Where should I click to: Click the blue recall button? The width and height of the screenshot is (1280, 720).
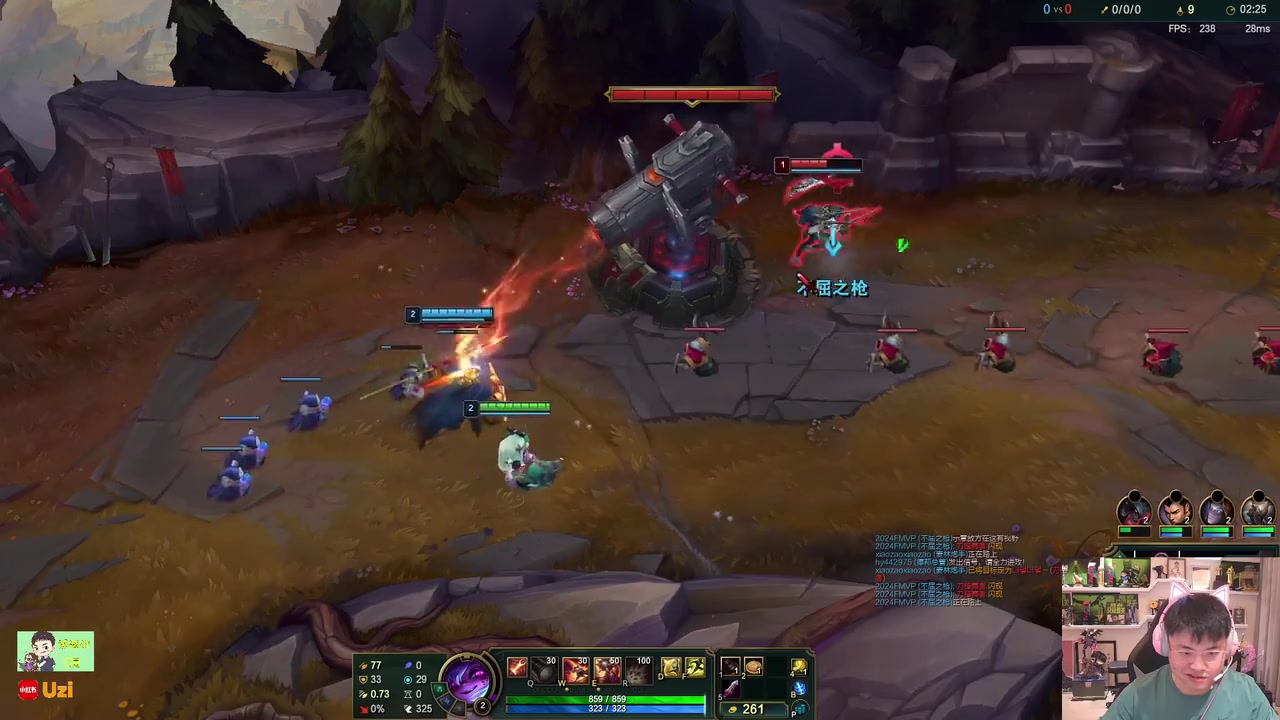799,689
